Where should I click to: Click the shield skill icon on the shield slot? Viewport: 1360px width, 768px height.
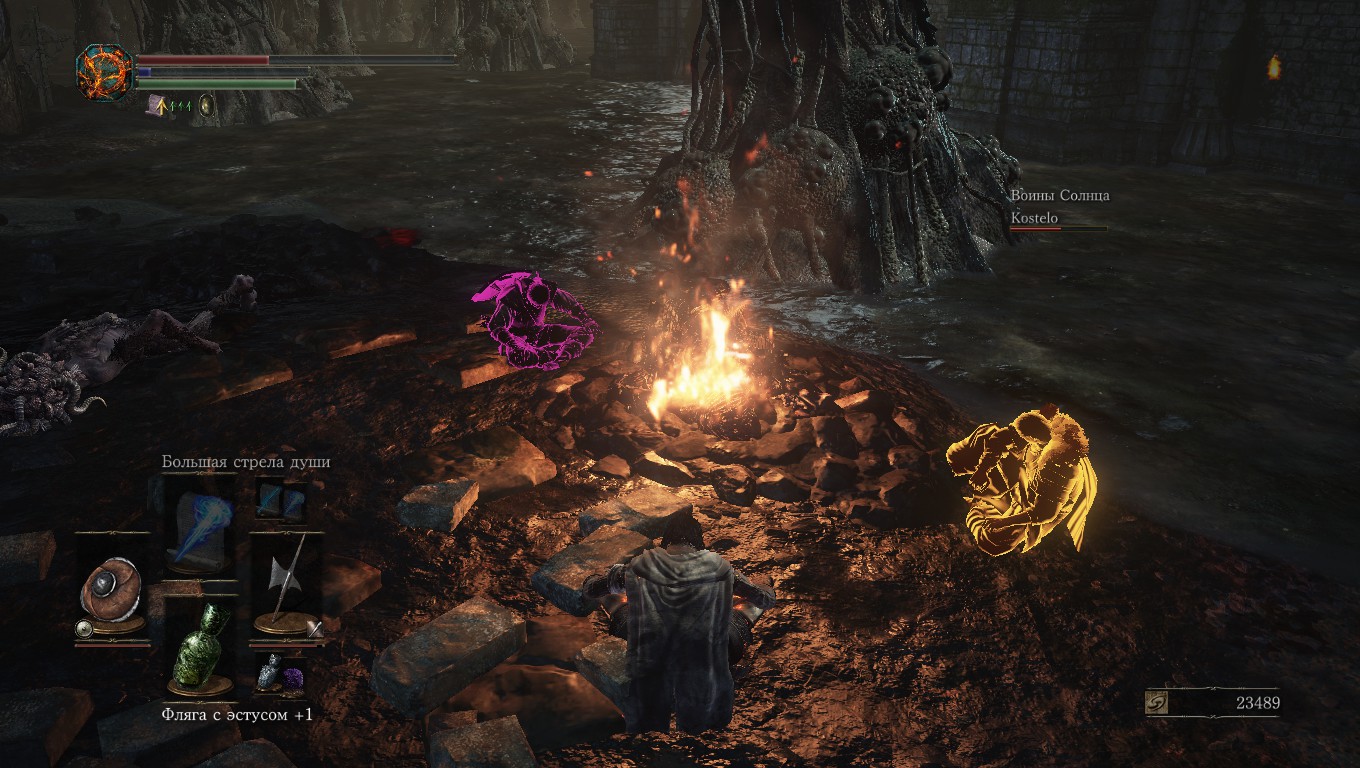pos(85,629)
